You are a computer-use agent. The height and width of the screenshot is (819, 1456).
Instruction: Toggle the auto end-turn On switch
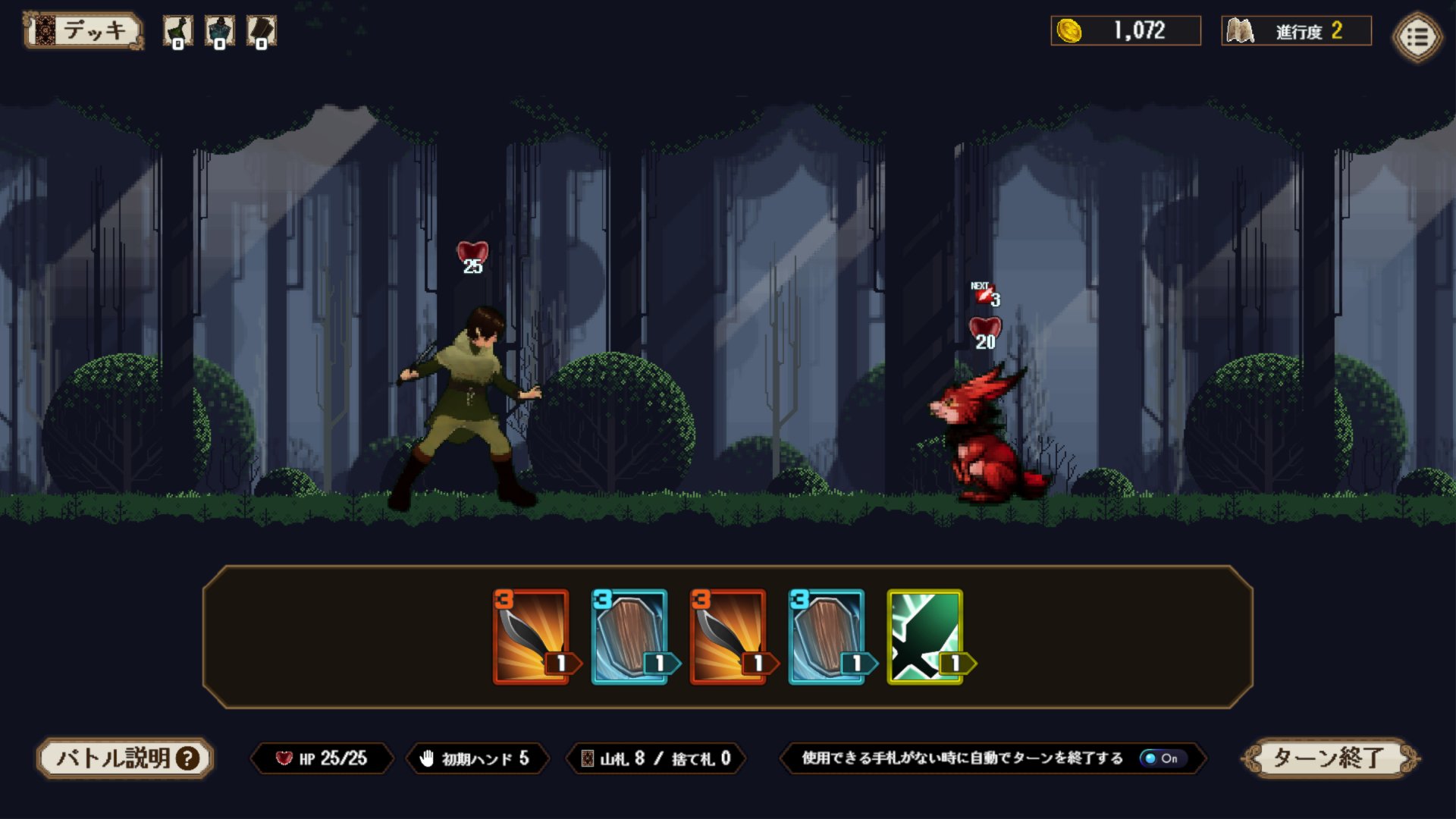click(1161, 758)
